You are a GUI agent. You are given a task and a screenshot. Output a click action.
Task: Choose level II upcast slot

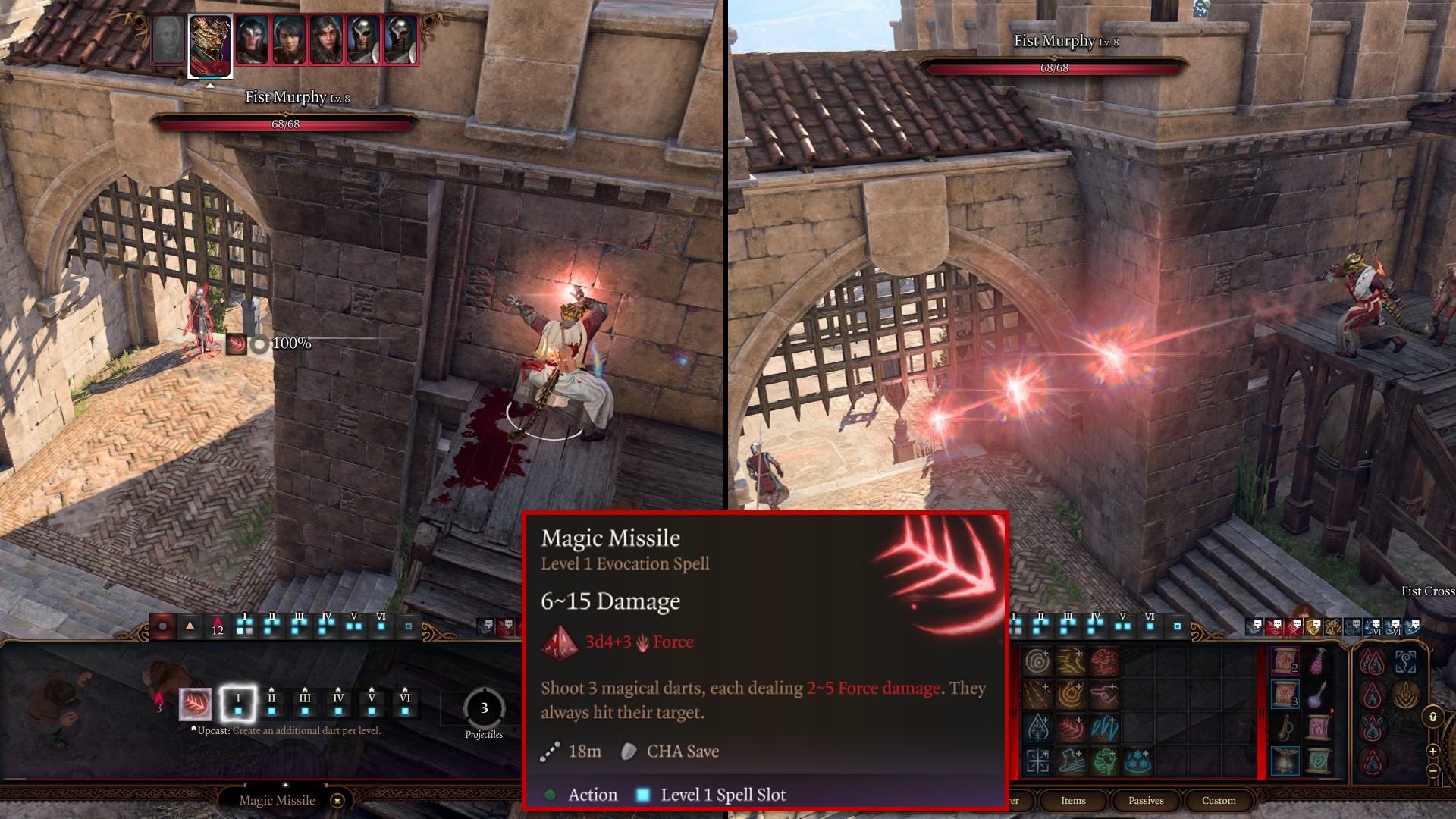click(x=271, y=704)
